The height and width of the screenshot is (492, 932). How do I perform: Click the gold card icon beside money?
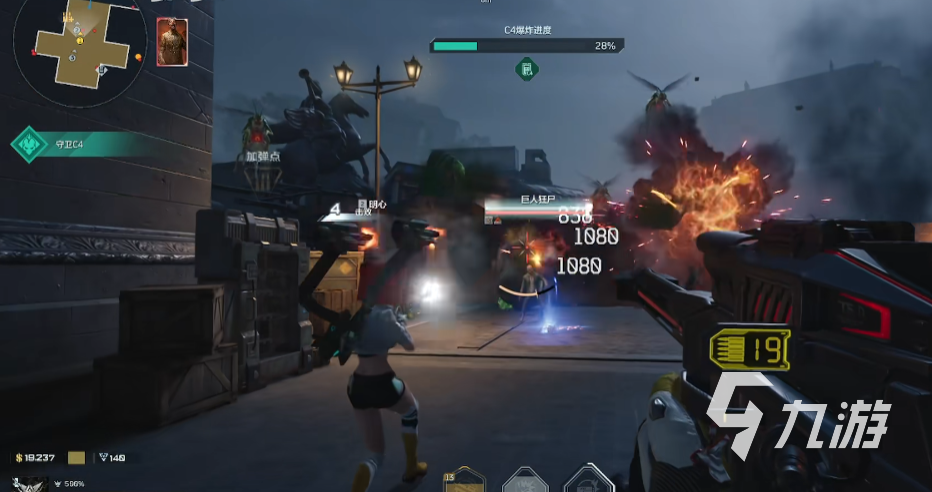[x=77, y=458]
